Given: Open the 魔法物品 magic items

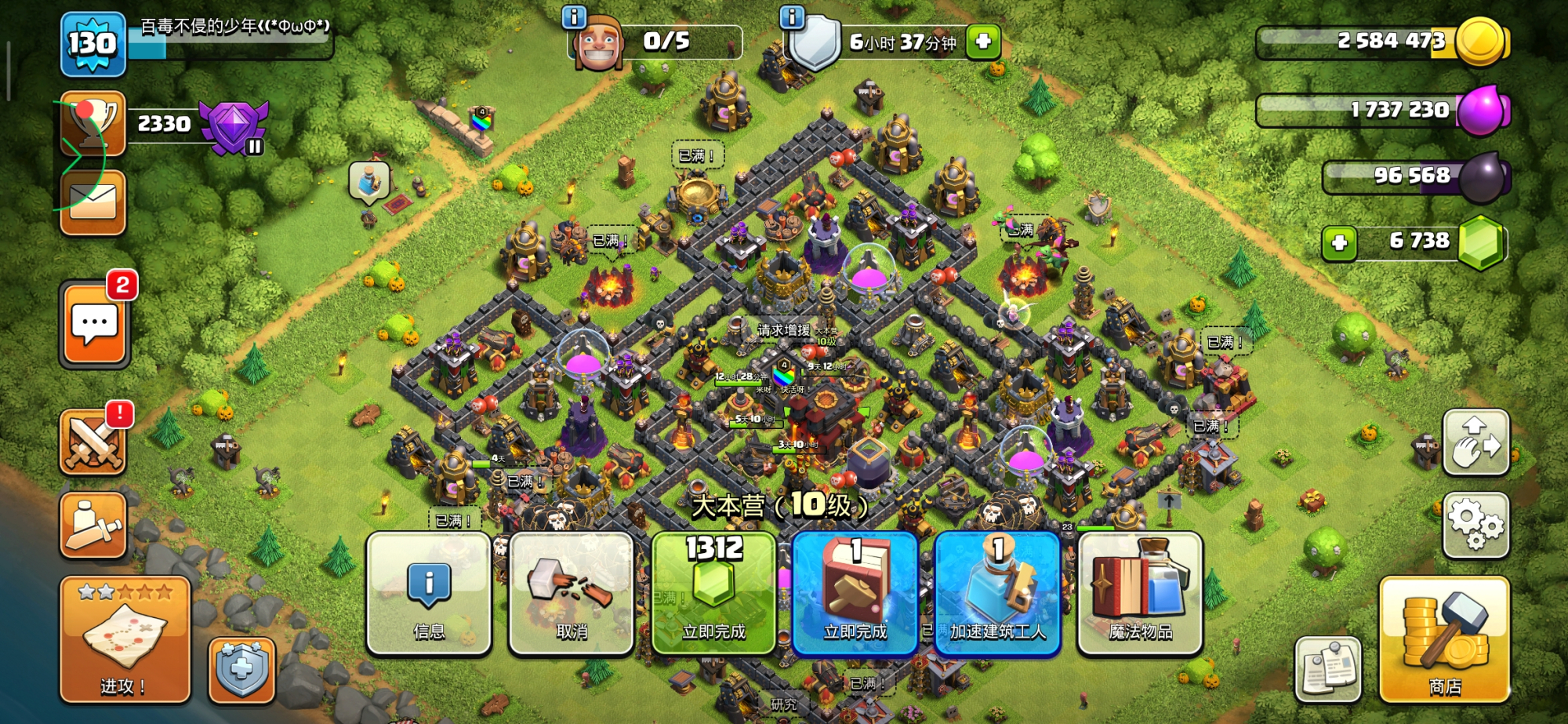Looking at the screenshot, I should coord(1140,594).
